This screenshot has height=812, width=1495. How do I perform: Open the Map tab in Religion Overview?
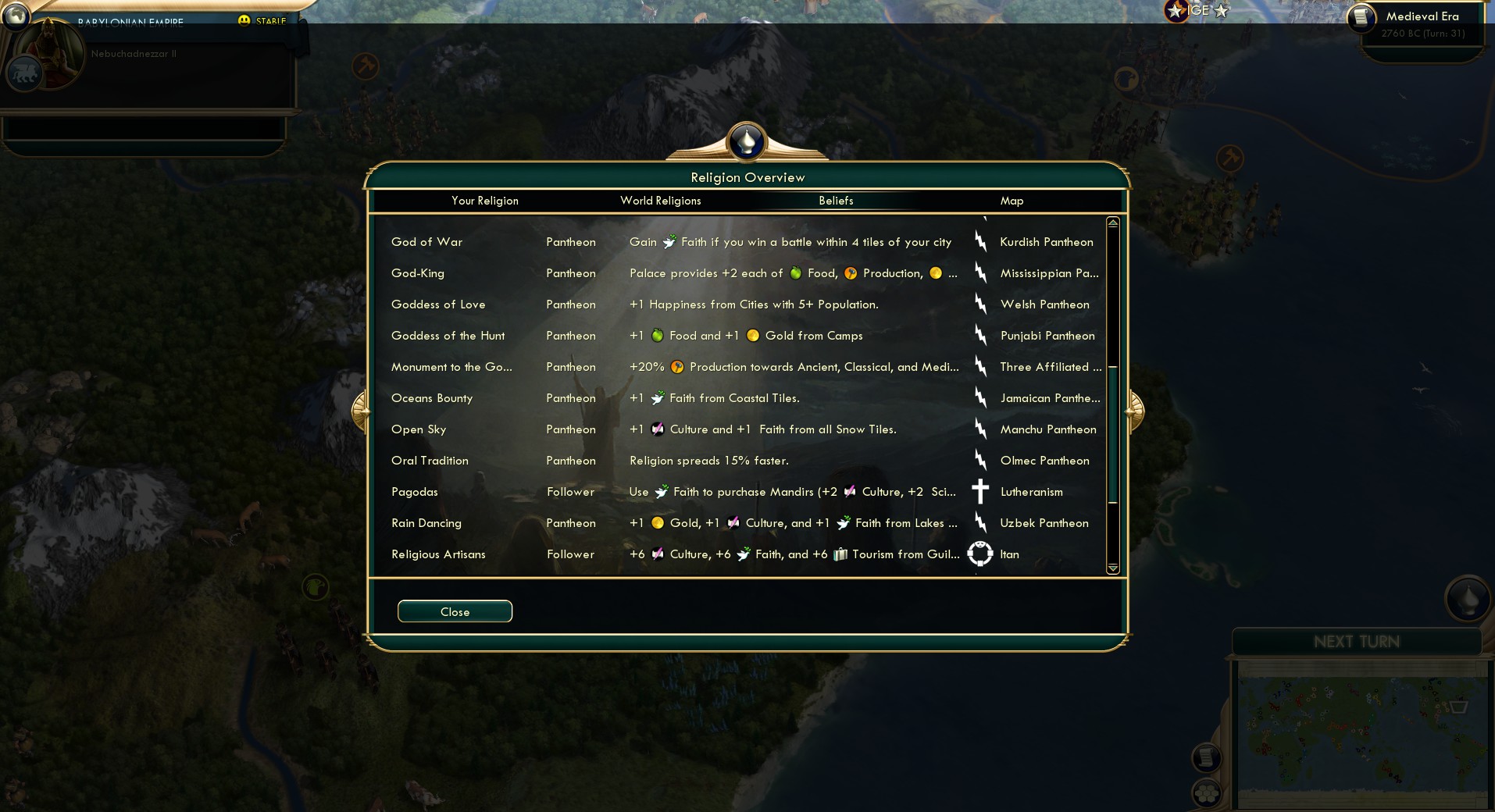[x=1012, y=201]
